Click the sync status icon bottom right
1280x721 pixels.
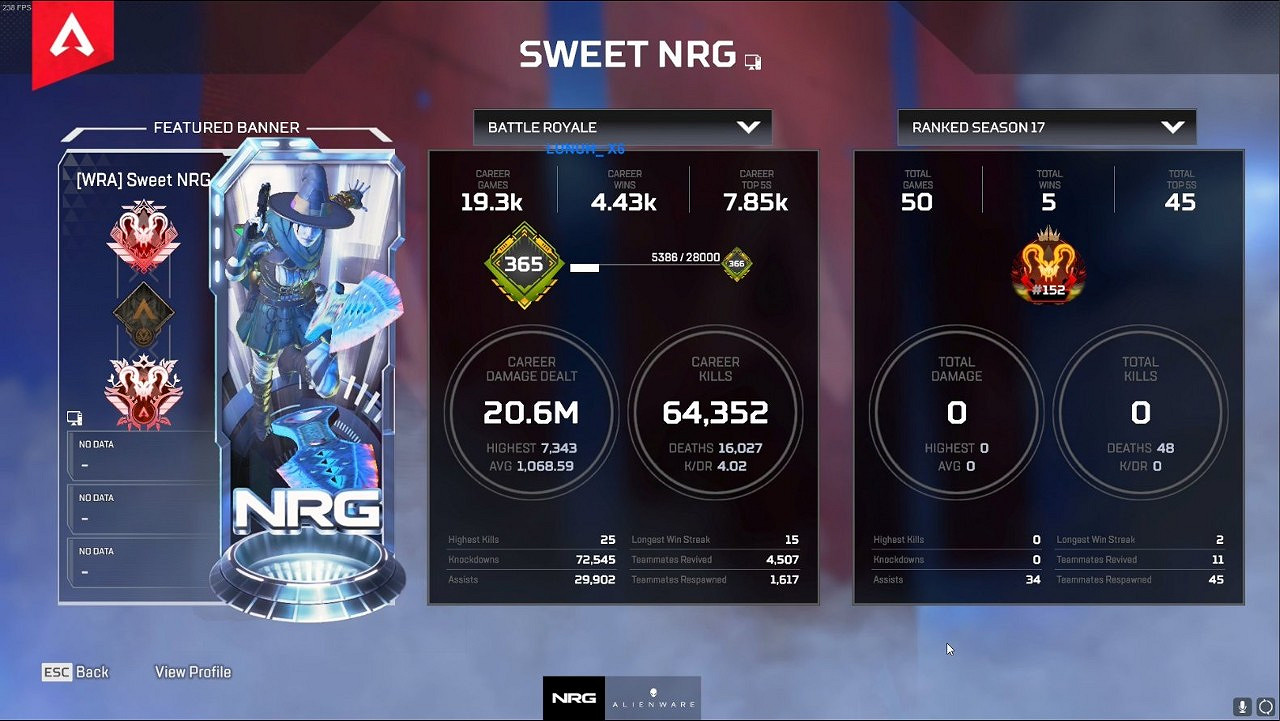(1267, 707)
